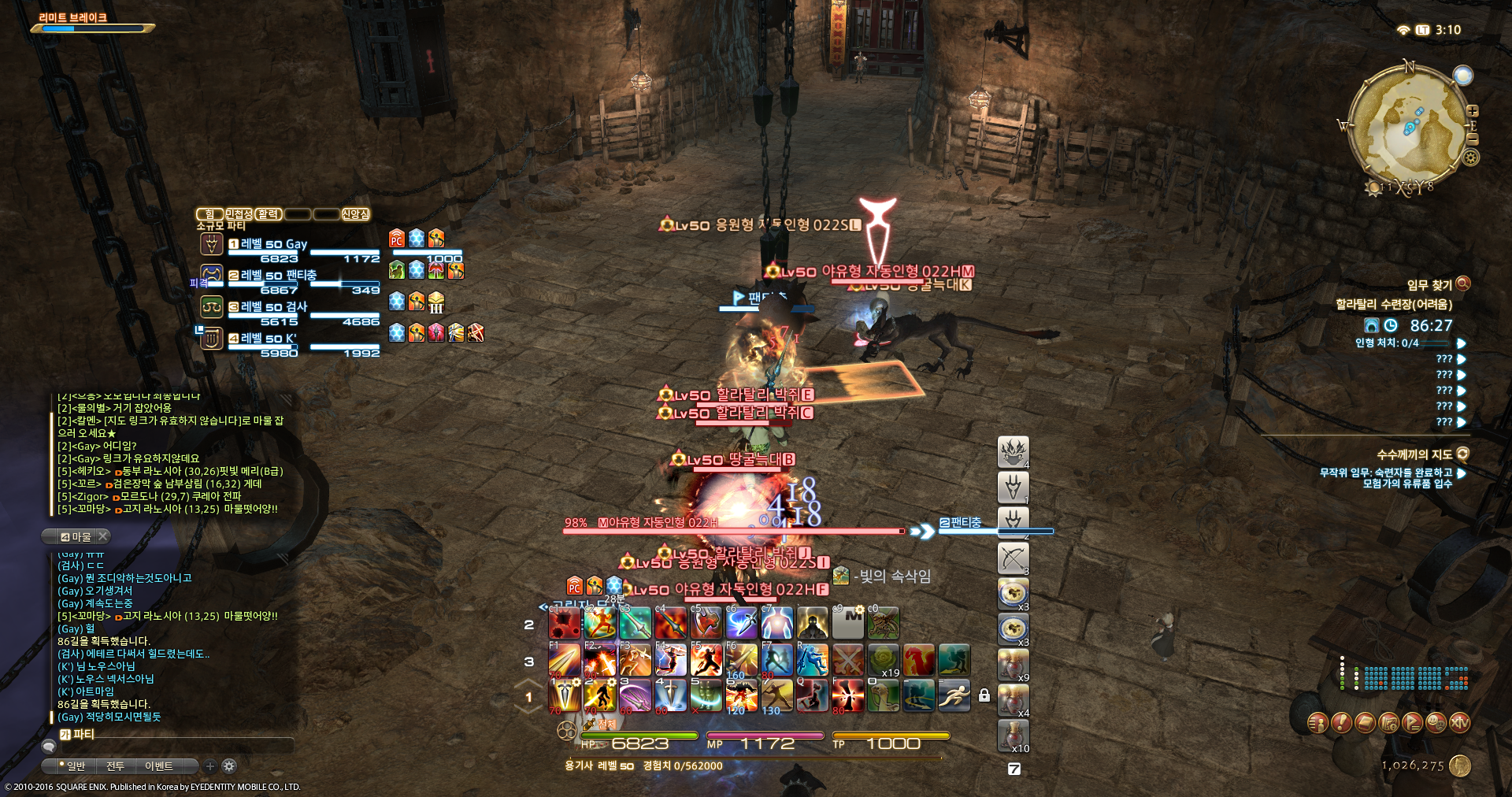This screenshot has width=1512, height=797.
Task: Use the Sprint running-figure action
Action: 954,696
